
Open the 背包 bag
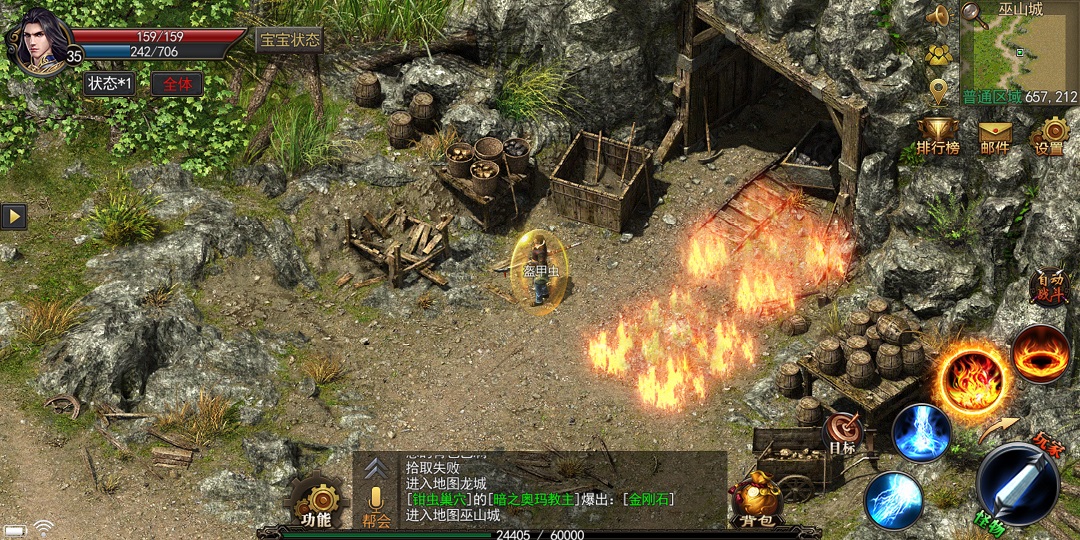(757, 500)
